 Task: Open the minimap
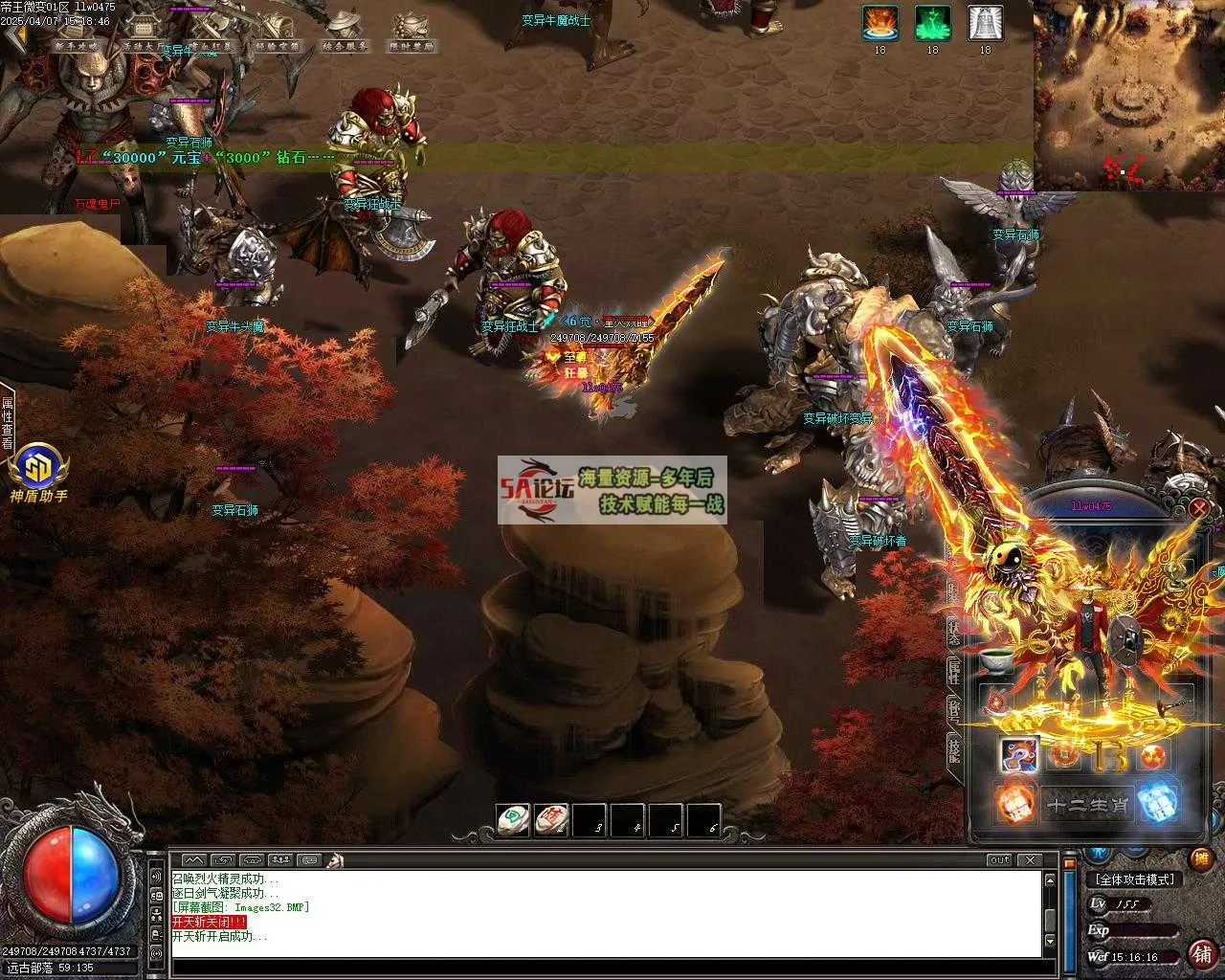[1128, 95]
